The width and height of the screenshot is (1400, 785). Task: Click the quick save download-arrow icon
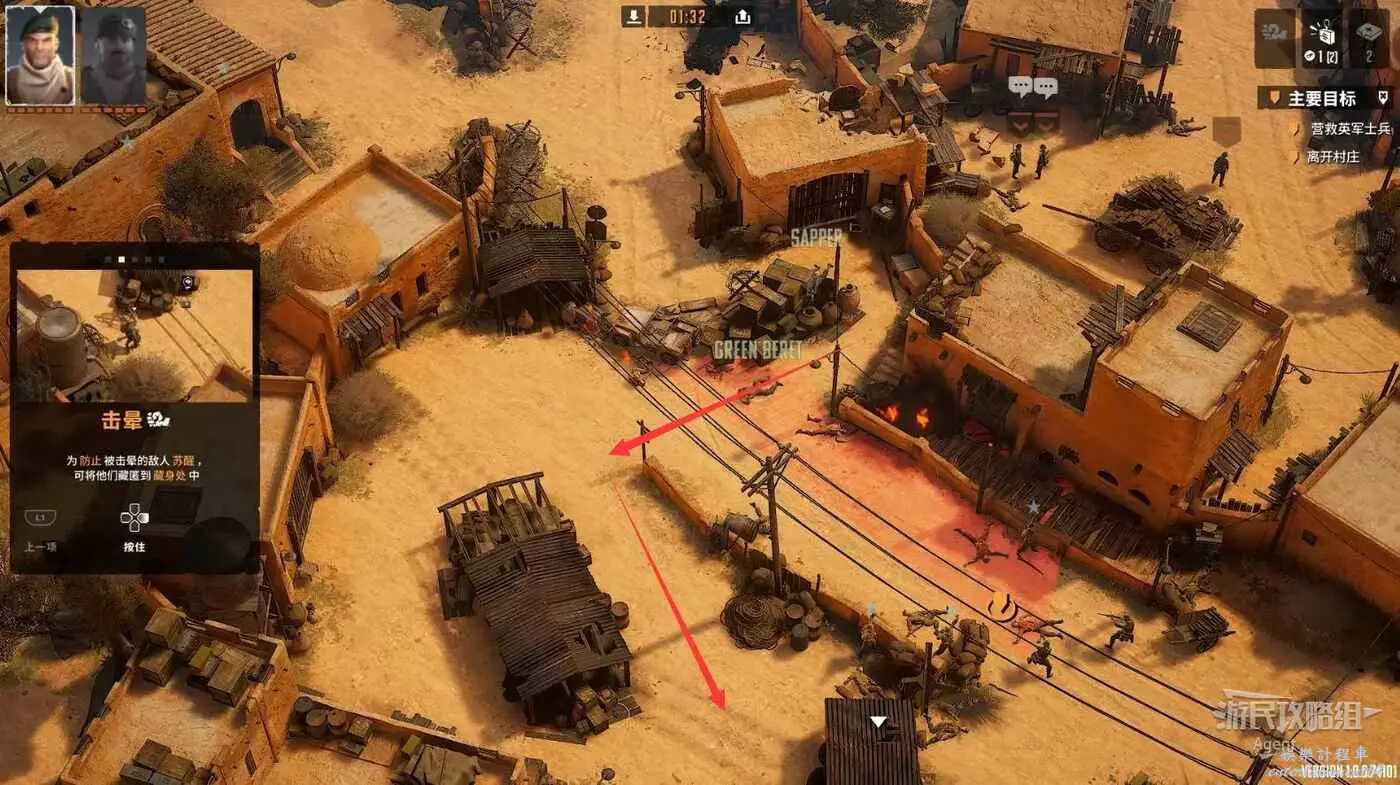[x=634, y=16]
